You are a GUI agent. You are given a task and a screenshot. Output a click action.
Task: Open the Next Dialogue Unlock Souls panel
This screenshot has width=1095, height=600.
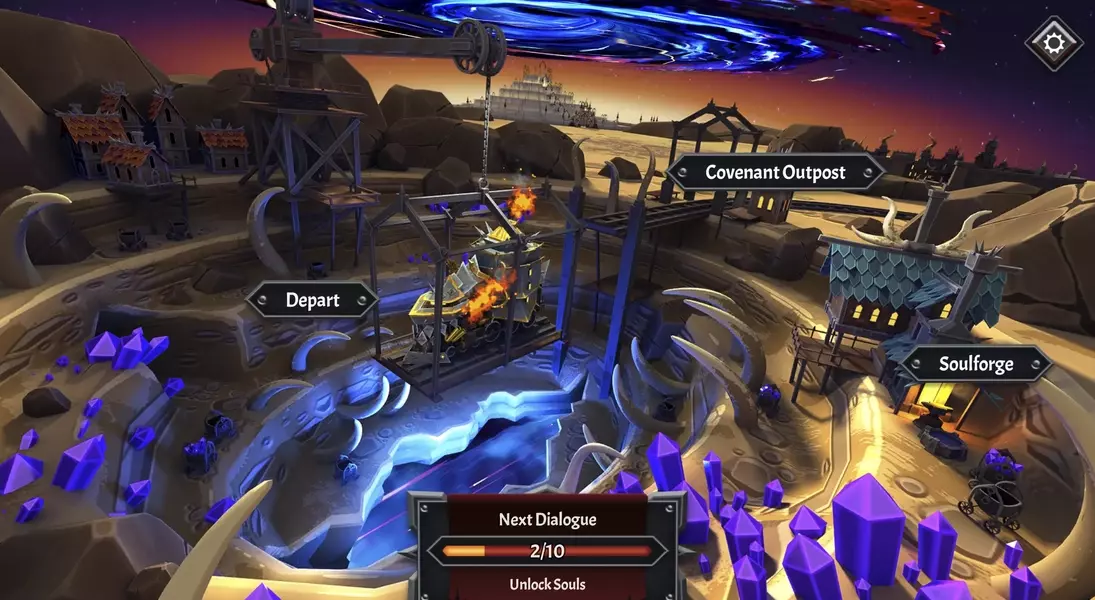pyautogui.click(x=546, y=550)
